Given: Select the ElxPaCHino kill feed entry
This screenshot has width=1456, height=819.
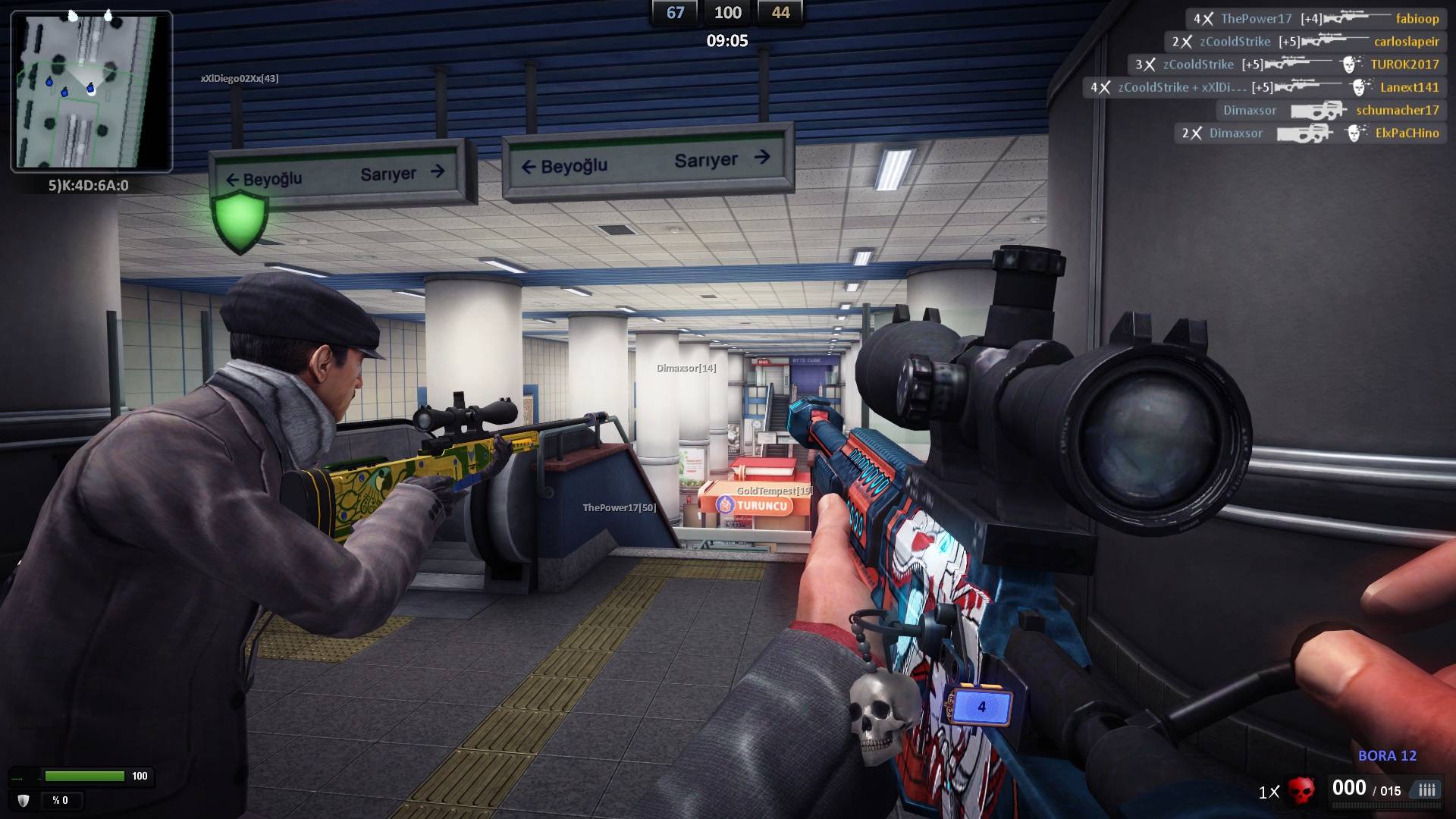Looking at the screenshot, I should click(x=1310, y=133).
